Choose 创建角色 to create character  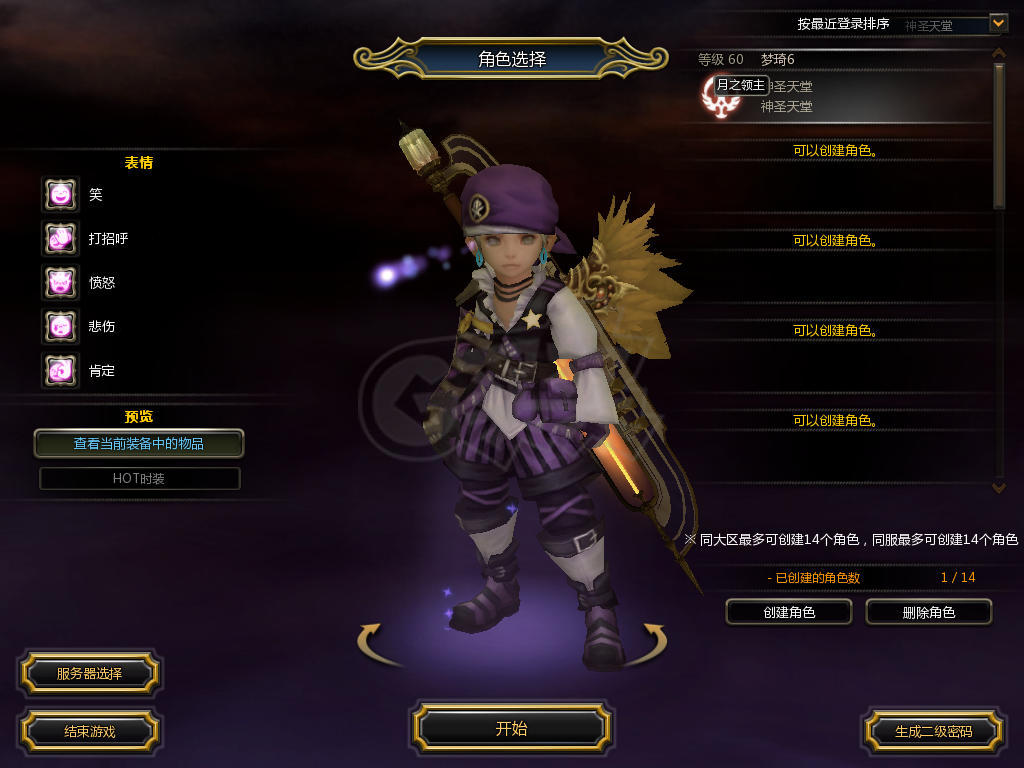(788, 612)
